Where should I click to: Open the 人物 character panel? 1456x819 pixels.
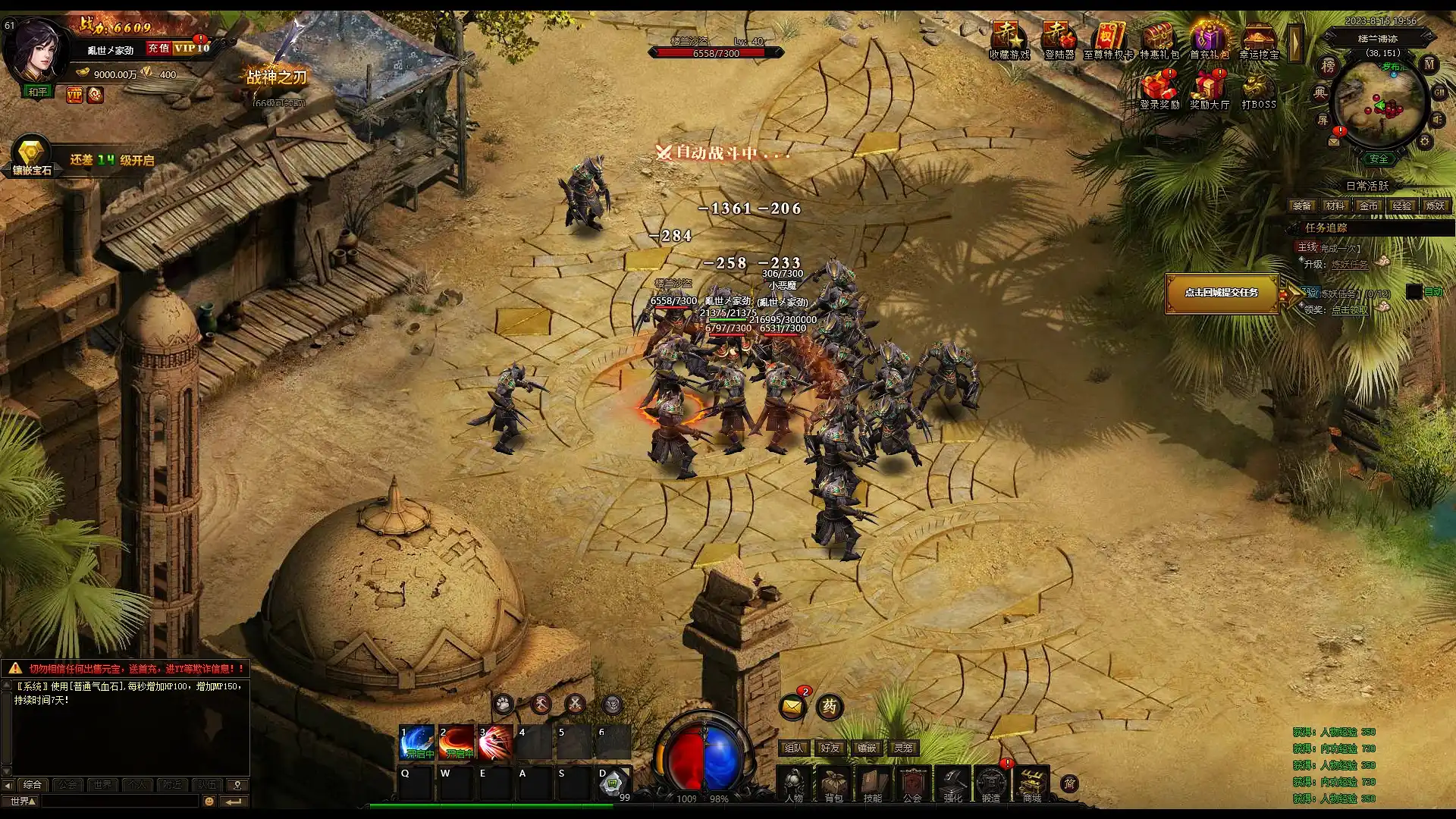(x=794, y=783)
